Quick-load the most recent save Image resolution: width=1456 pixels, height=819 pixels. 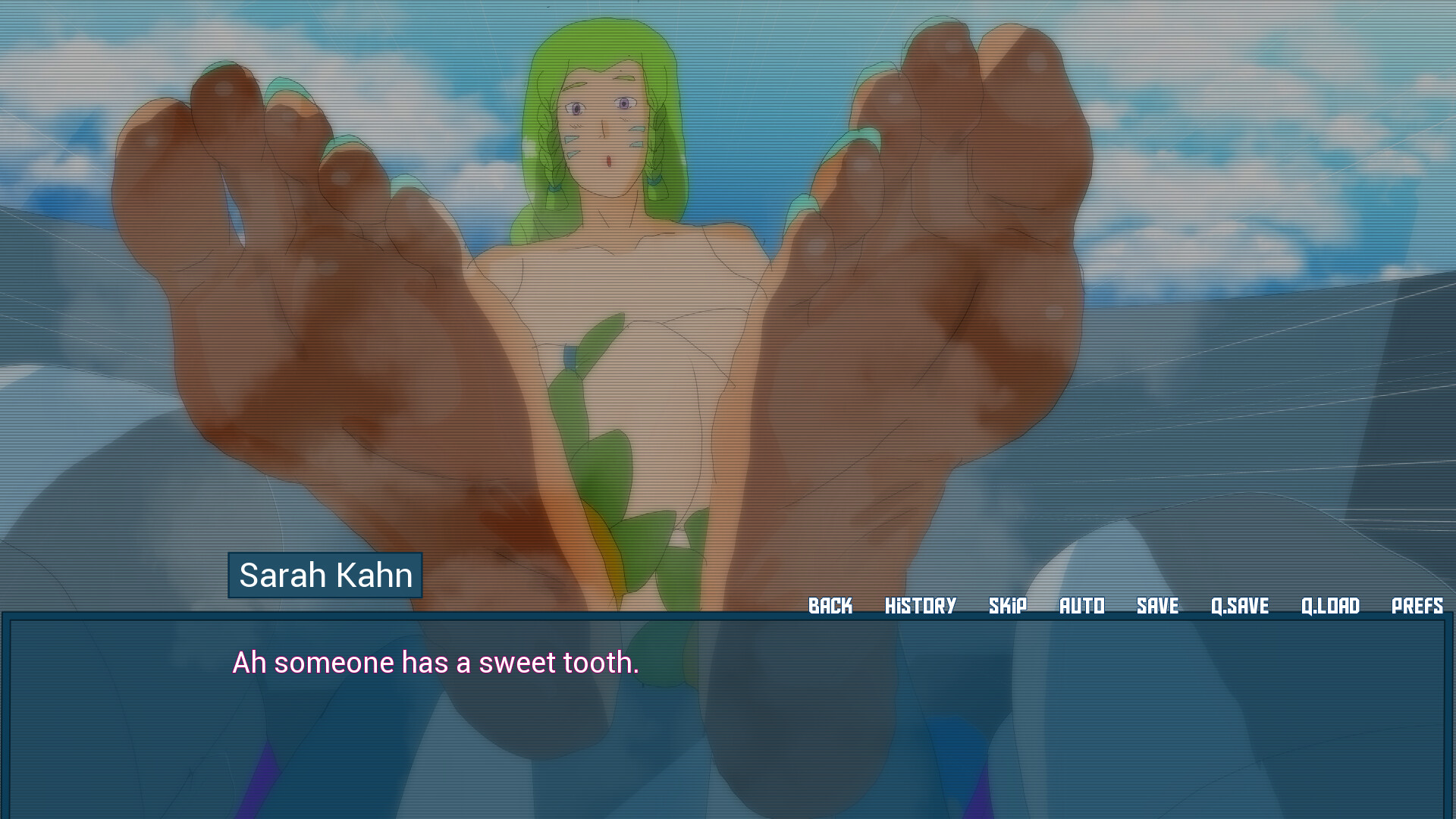pyautogui.click(x=1331, y=606)
